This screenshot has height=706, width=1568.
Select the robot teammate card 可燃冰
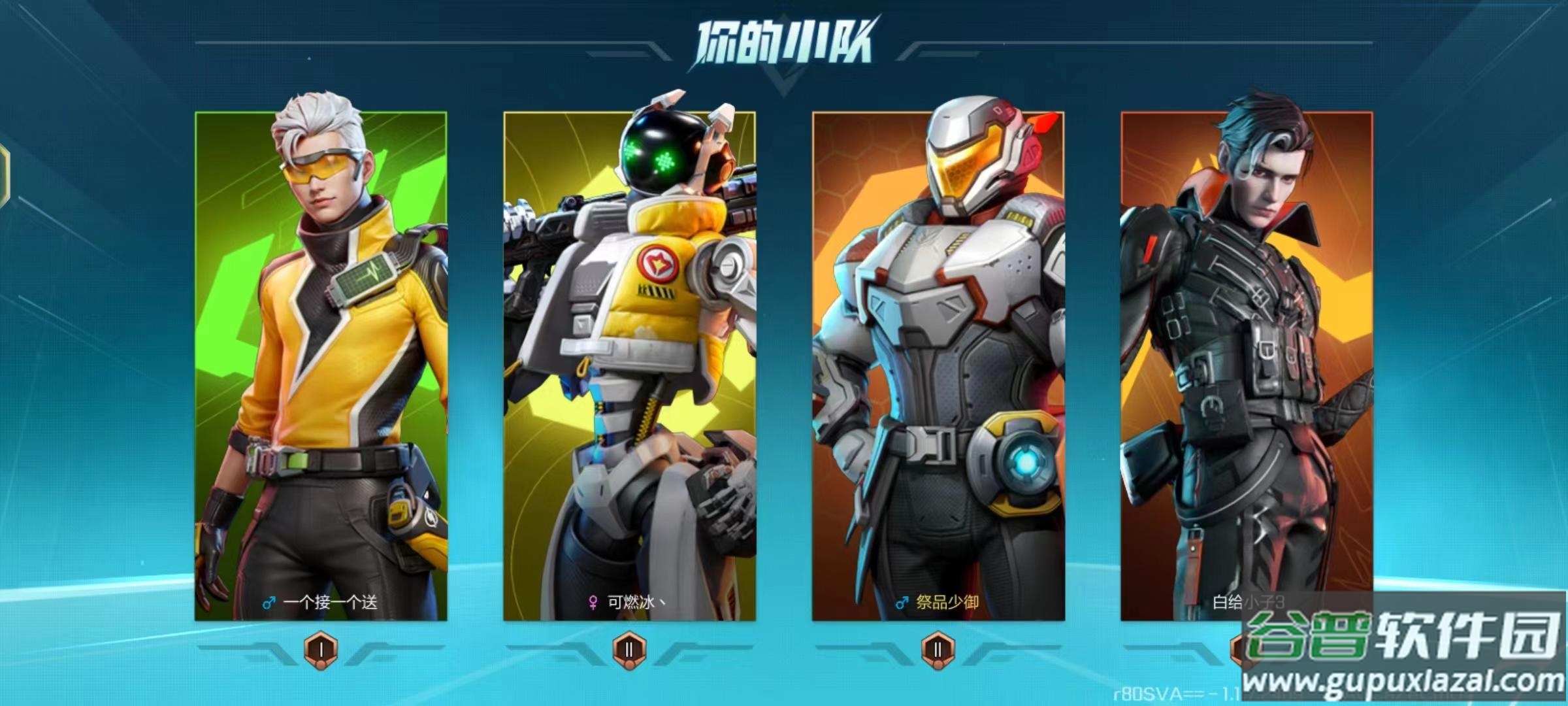(629, 366)
